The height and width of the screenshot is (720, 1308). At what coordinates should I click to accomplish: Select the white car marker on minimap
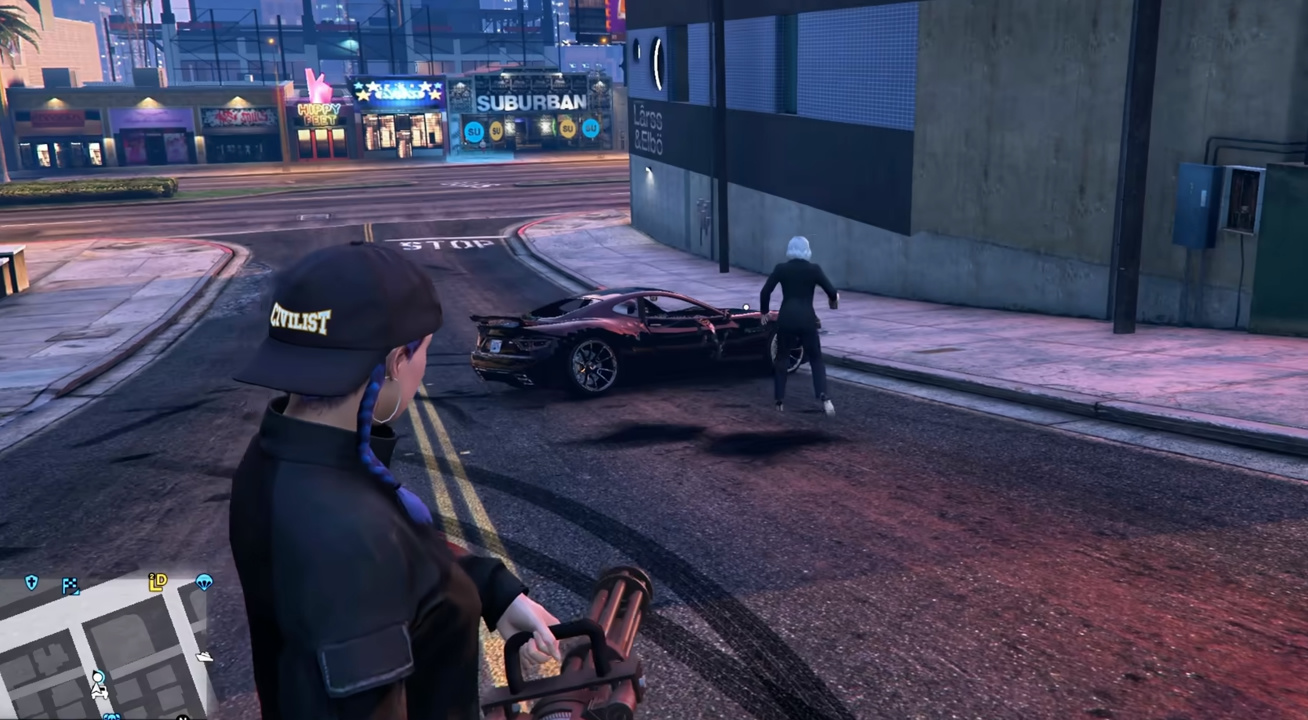tap(99, 691)
